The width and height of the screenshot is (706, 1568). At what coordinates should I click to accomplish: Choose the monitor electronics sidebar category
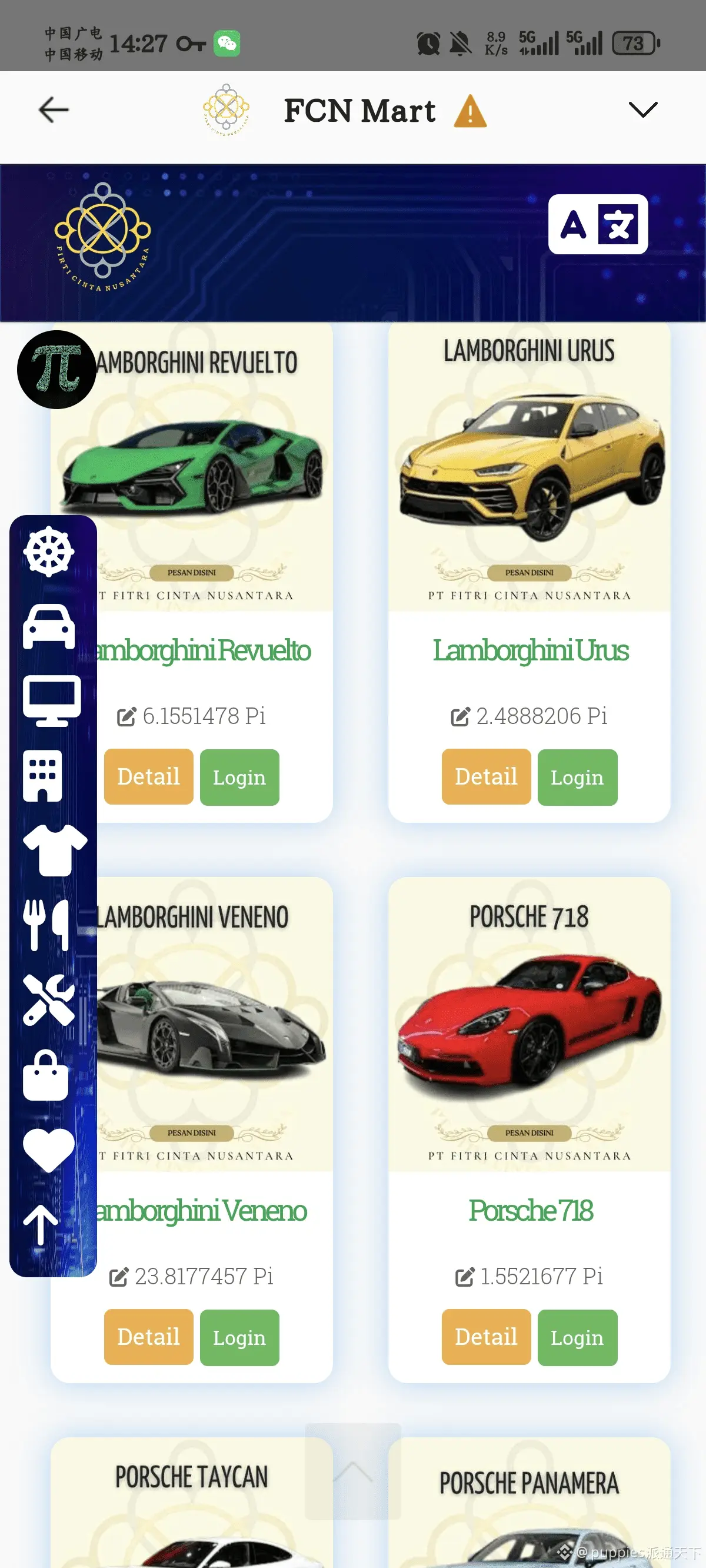51,700
